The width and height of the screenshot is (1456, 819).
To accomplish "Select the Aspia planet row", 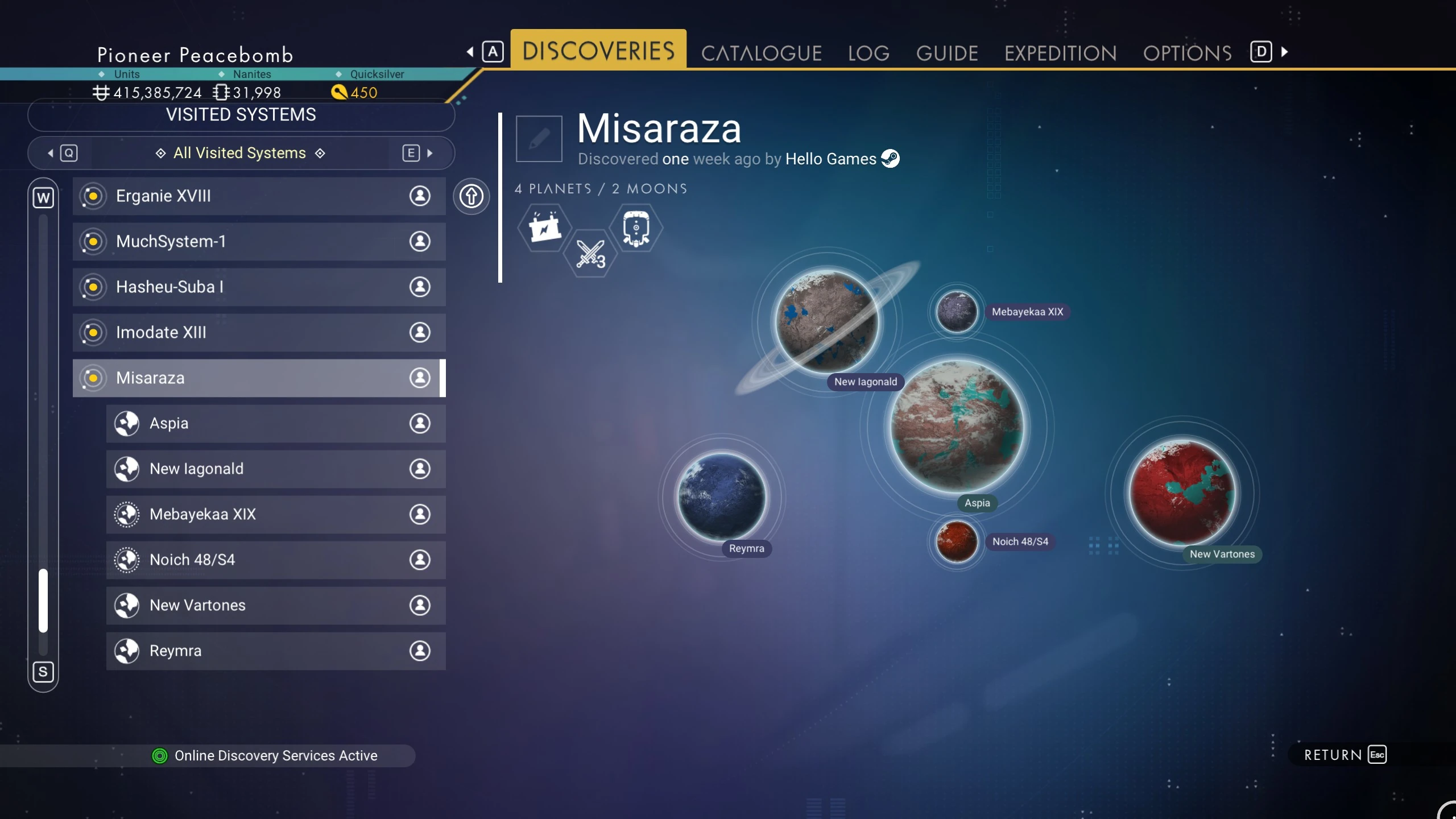I will pyautogui.click(x=276, y=424).
